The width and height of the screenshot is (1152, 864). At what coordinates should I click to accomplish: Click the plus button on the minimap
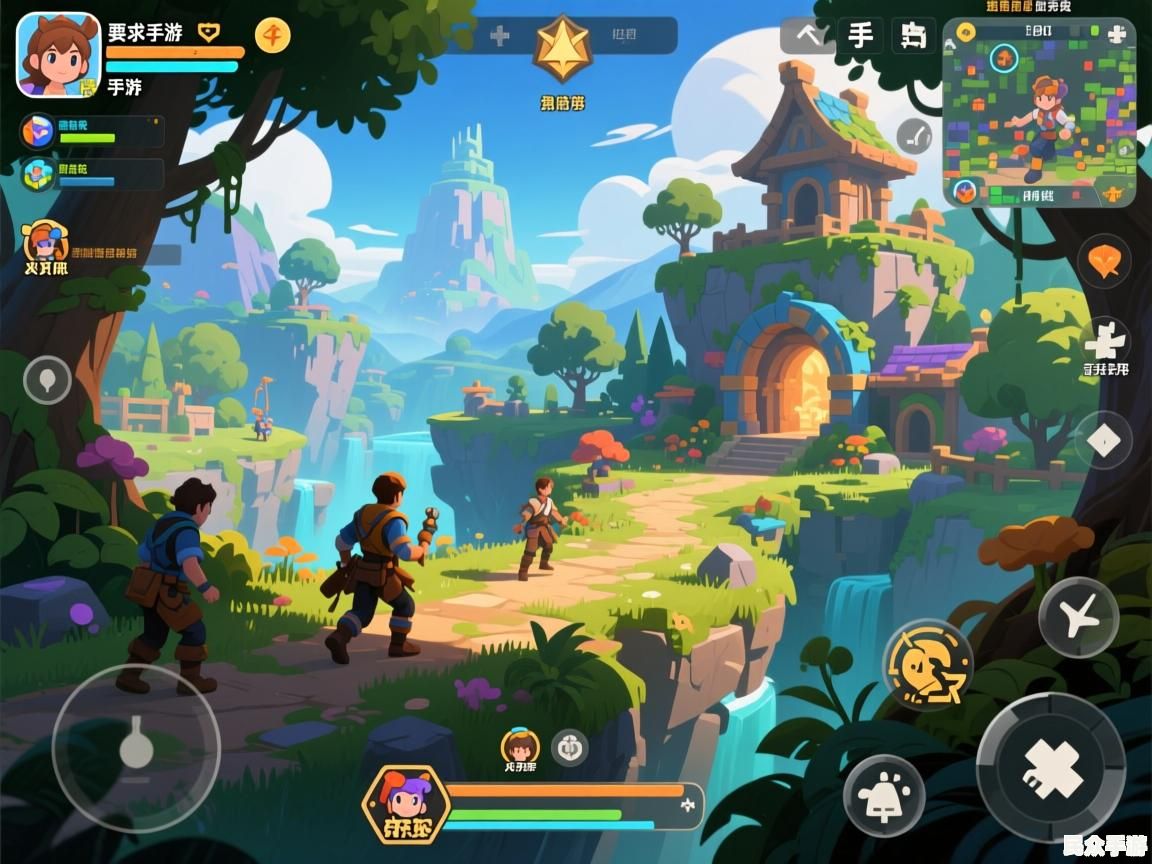pos(1117,33)
